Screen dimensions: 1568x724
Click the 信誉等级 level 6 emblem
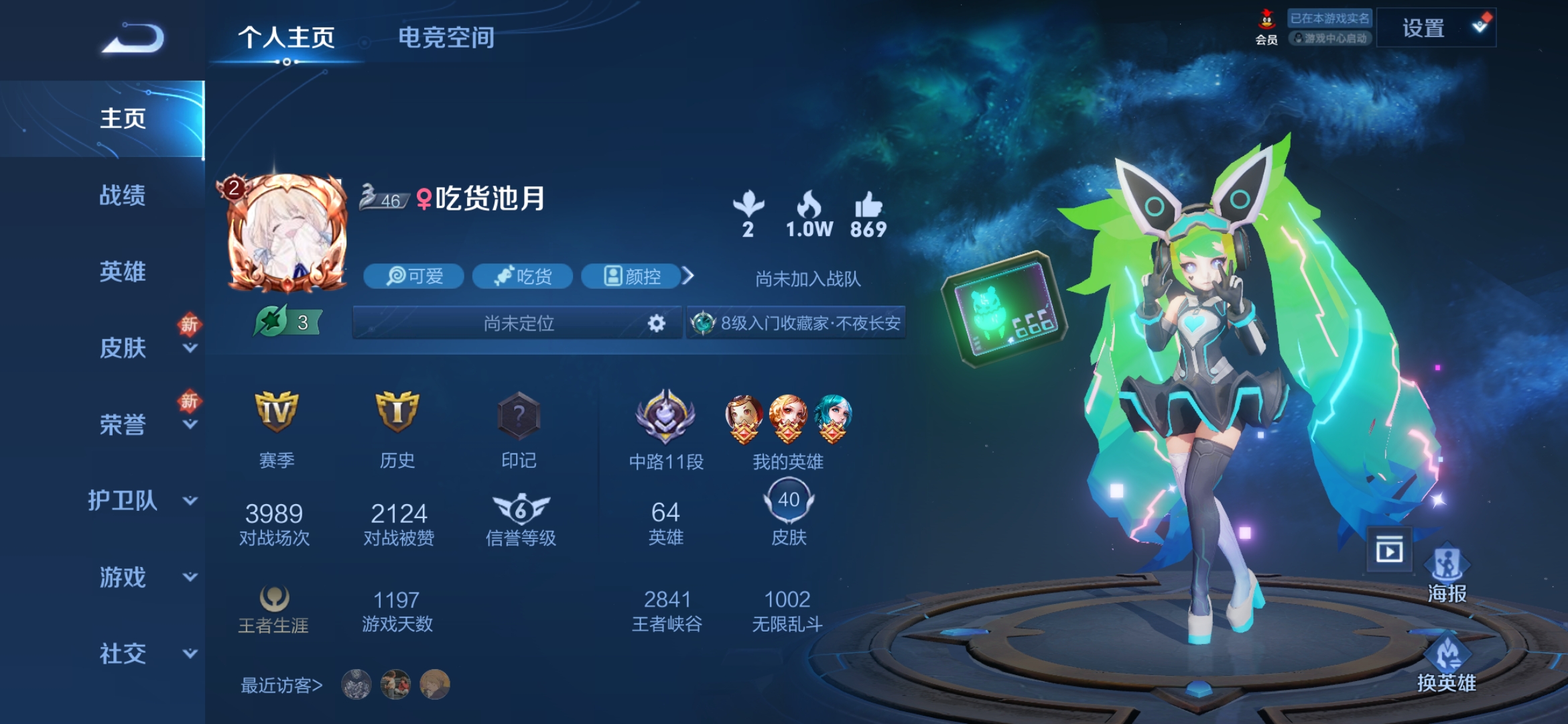[519, 509]
